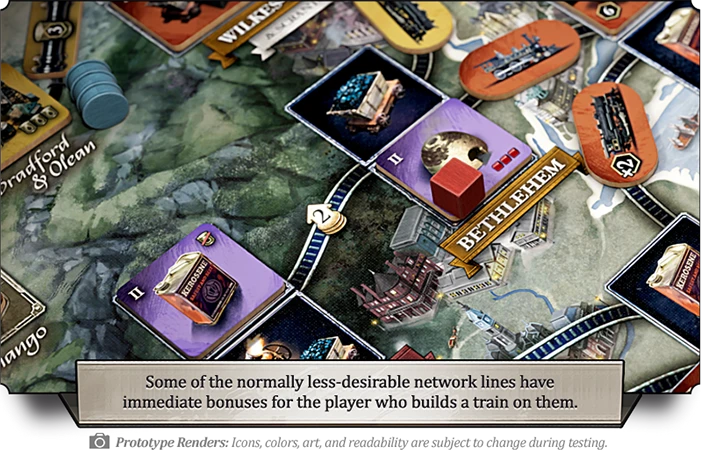Select the bonus 2 marker on the track

point(325,213)
